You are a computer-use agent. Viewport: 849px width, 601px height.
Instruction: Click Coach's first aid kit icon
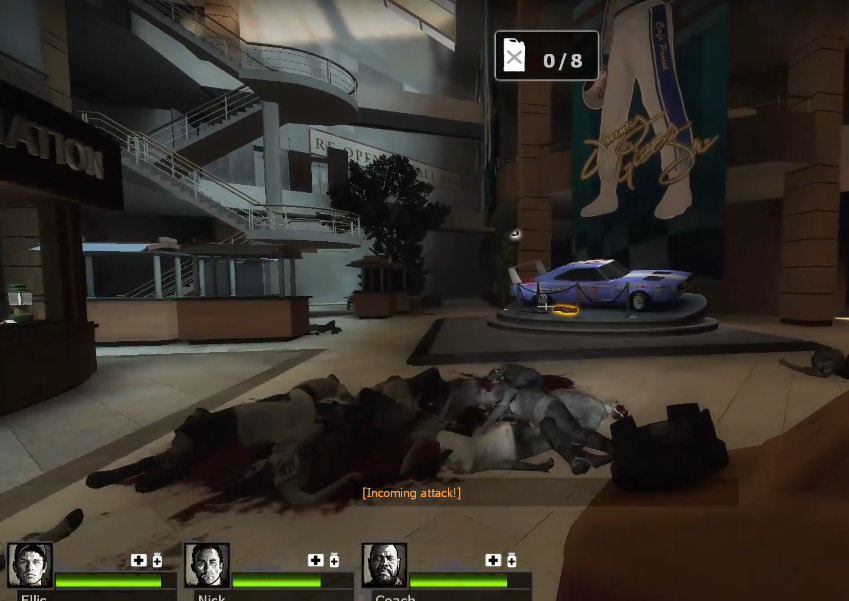(492, 561)
